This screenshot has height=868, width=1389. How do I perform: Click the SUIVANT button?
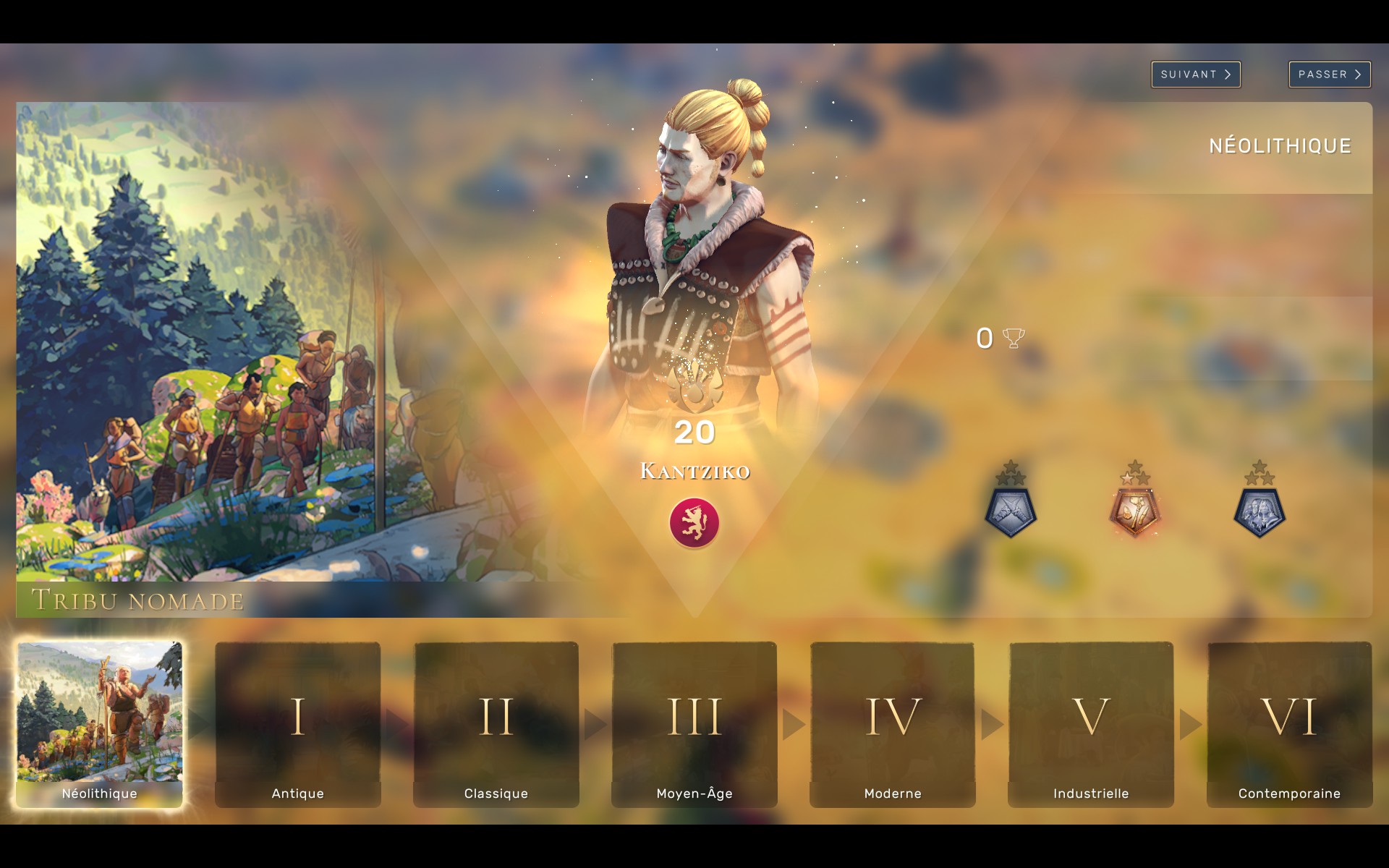pyautogui.click(x=1195, y=74)
